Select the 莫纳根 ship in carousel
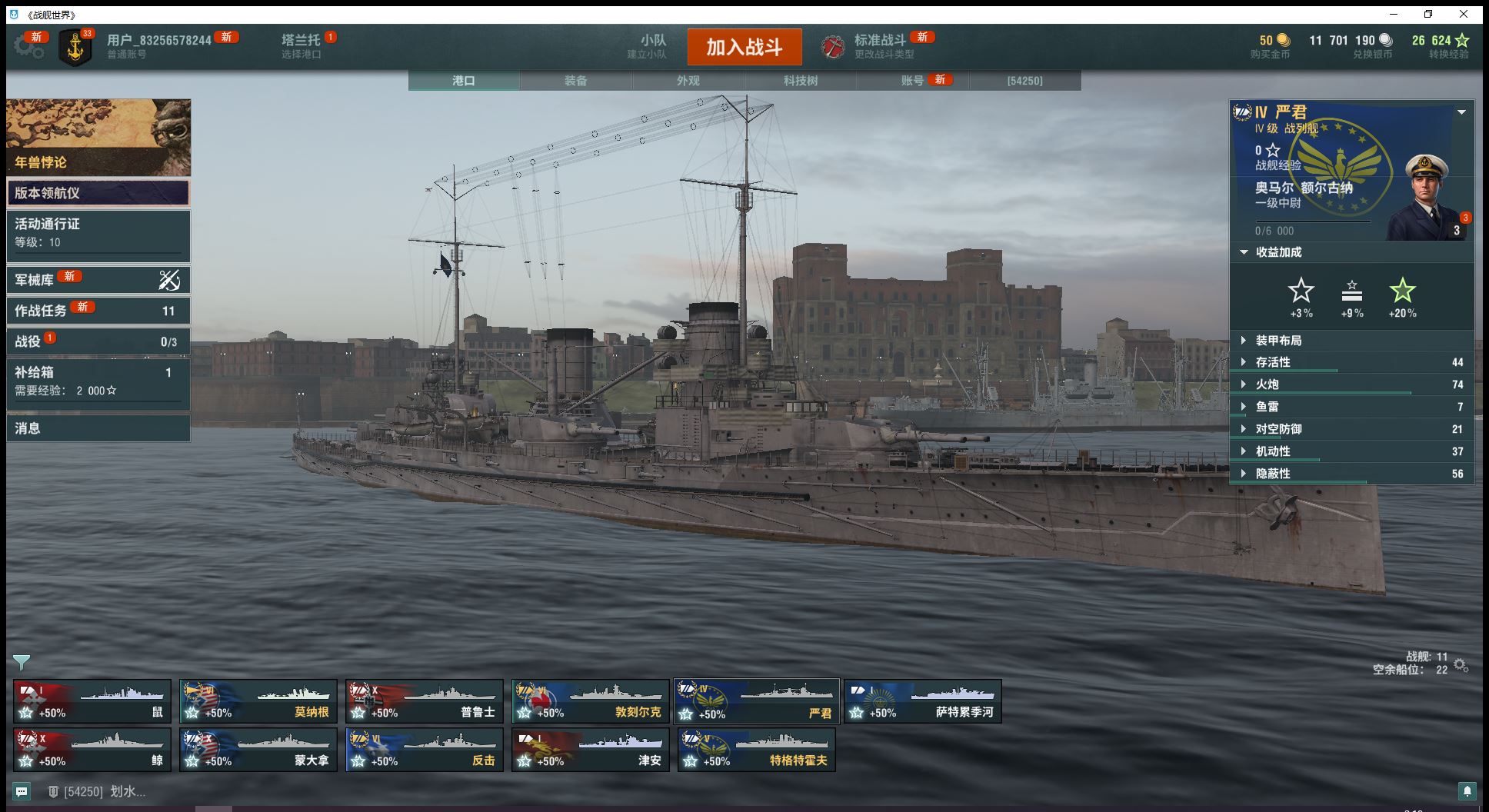 pos(258,701)
